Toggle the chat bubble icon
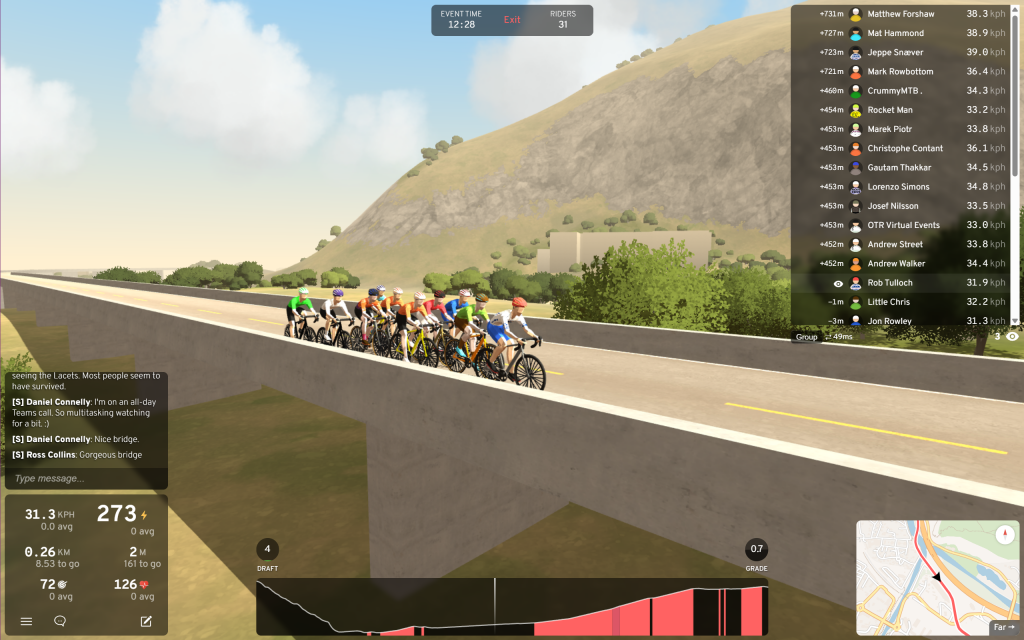The image size is (1024, 640). (60, 621)
